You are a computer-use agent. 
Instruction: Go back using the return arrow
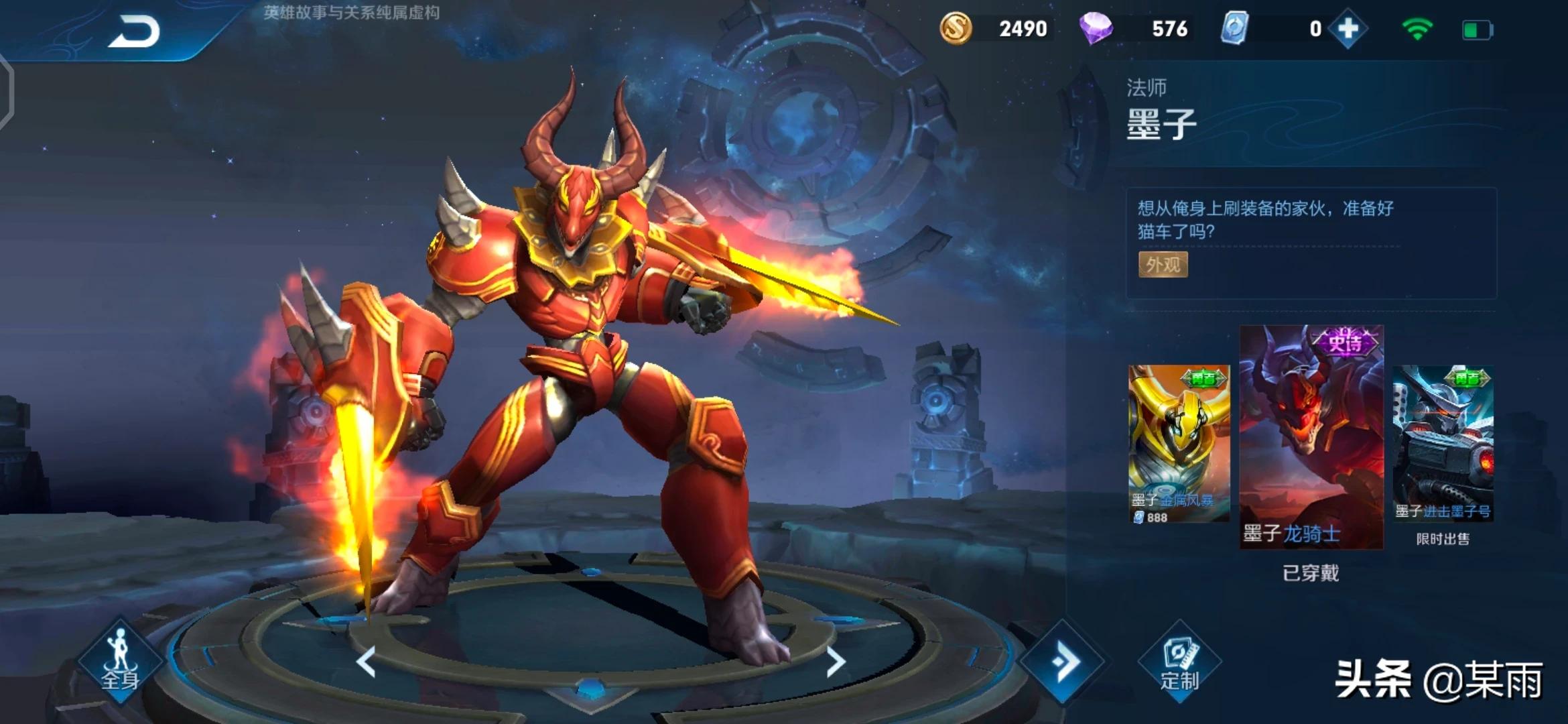pyautogui.click(x=135, y=32)
